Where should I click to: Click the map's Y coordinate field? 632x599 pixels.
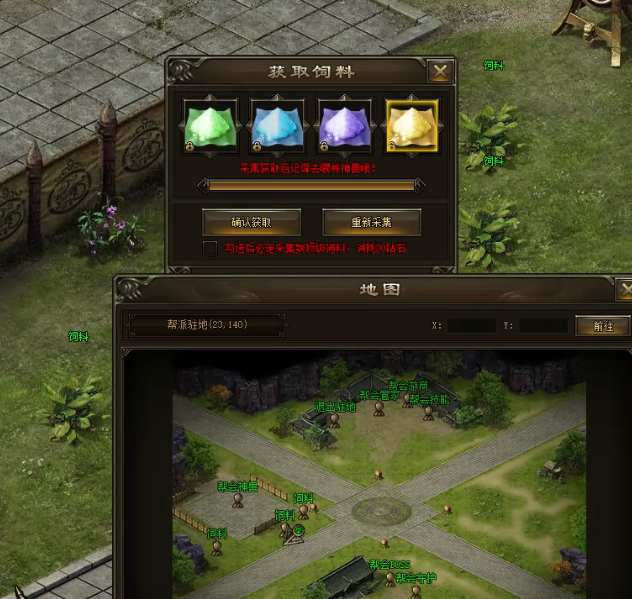pyautogui.click(x=543, y=326)
